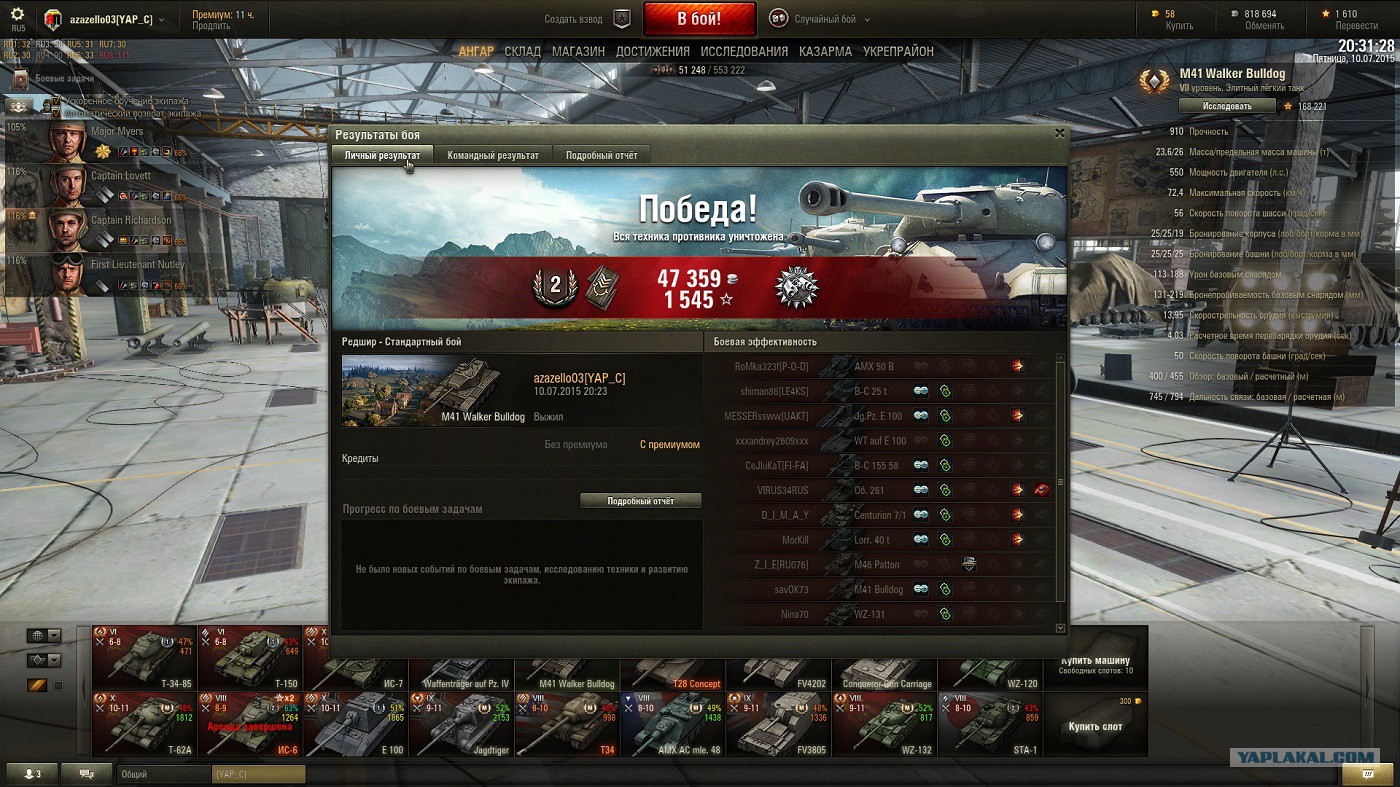Select the T-34-85 tank in carousel
The width and height of the screenshot is (1400, 787).
(x=145, y=657)
